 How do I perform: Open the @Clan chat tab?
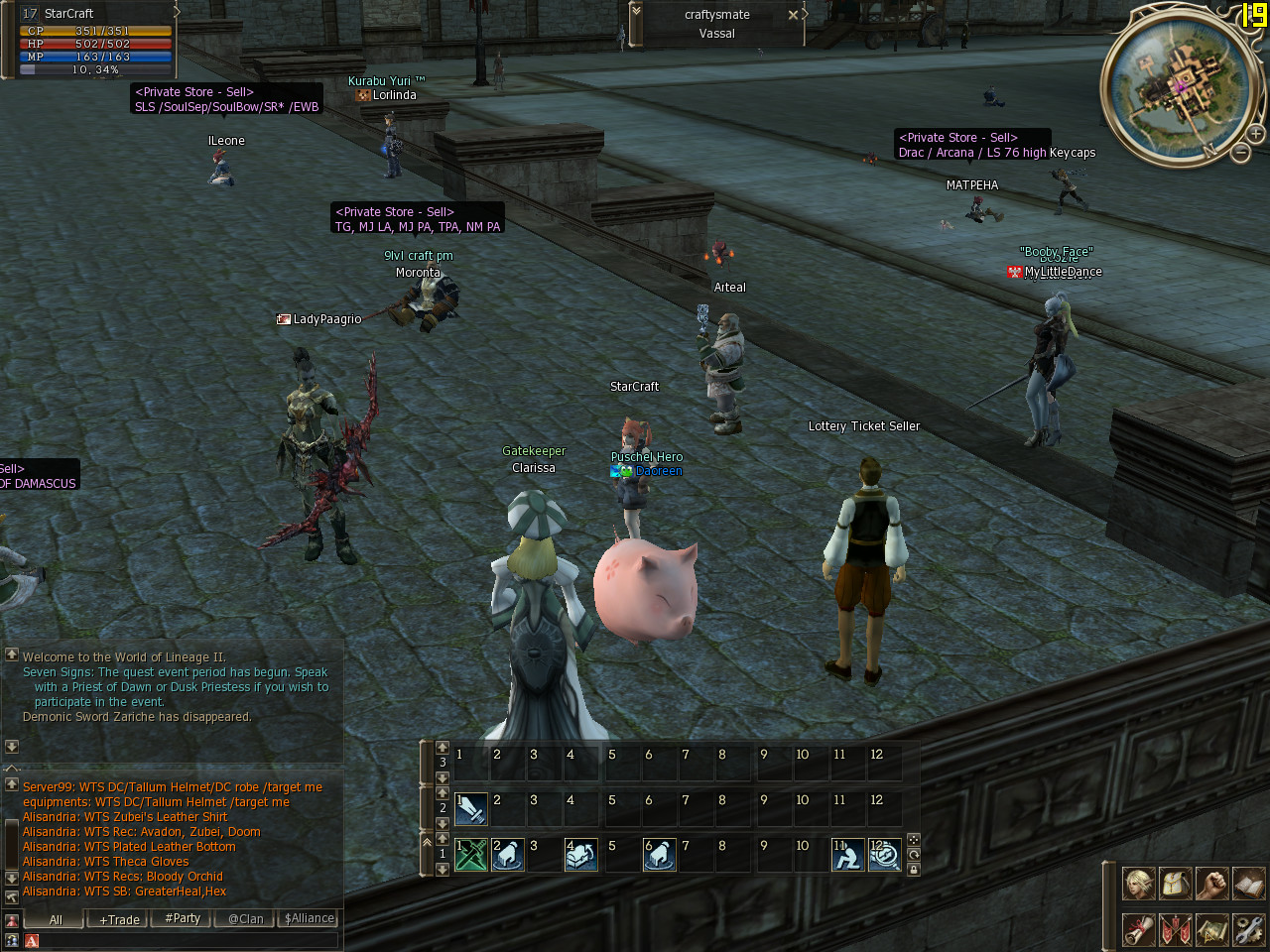click(245, 919)
